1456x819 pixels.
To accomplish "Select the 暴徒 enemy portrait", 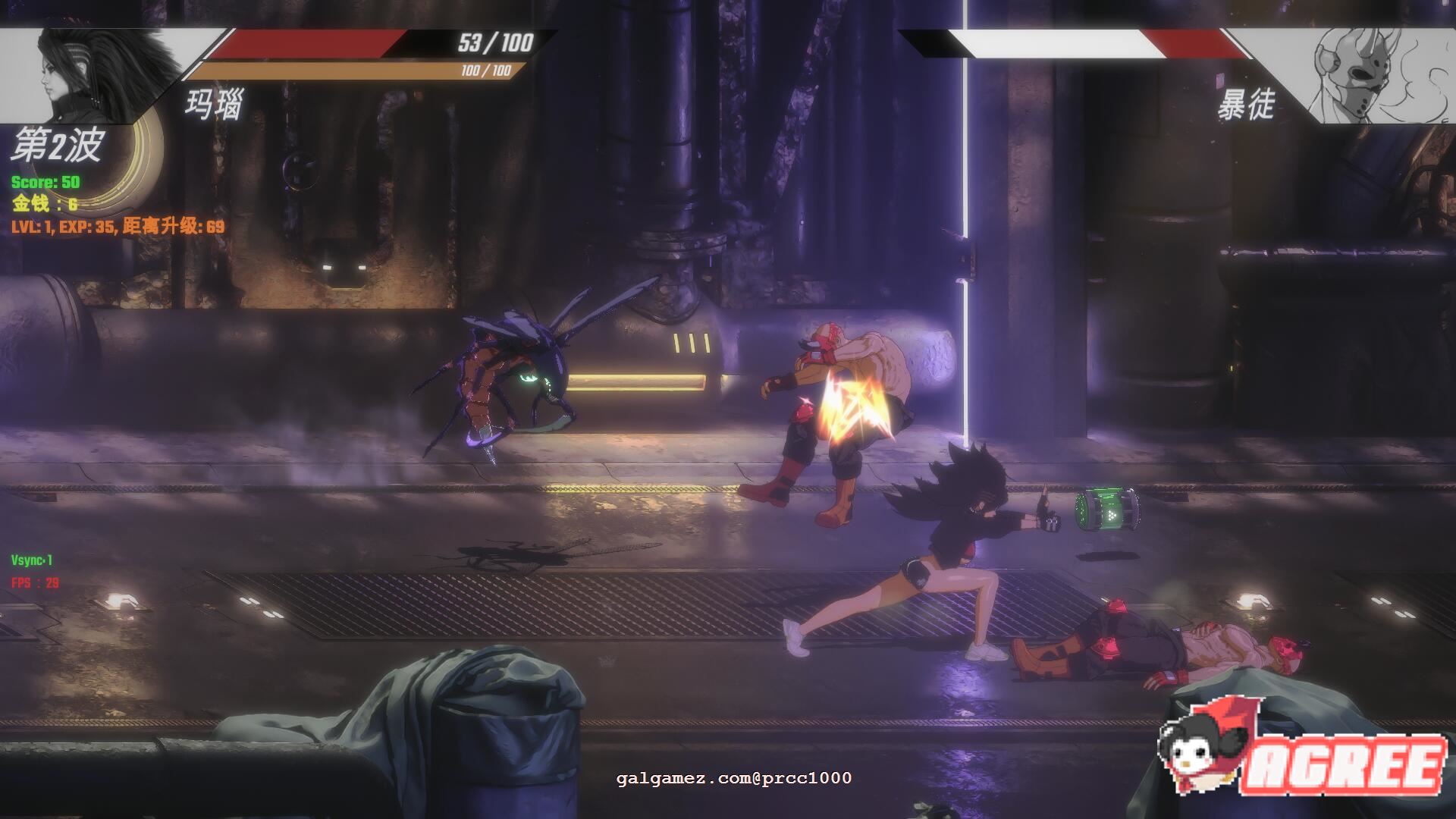I will (1365, 76).
